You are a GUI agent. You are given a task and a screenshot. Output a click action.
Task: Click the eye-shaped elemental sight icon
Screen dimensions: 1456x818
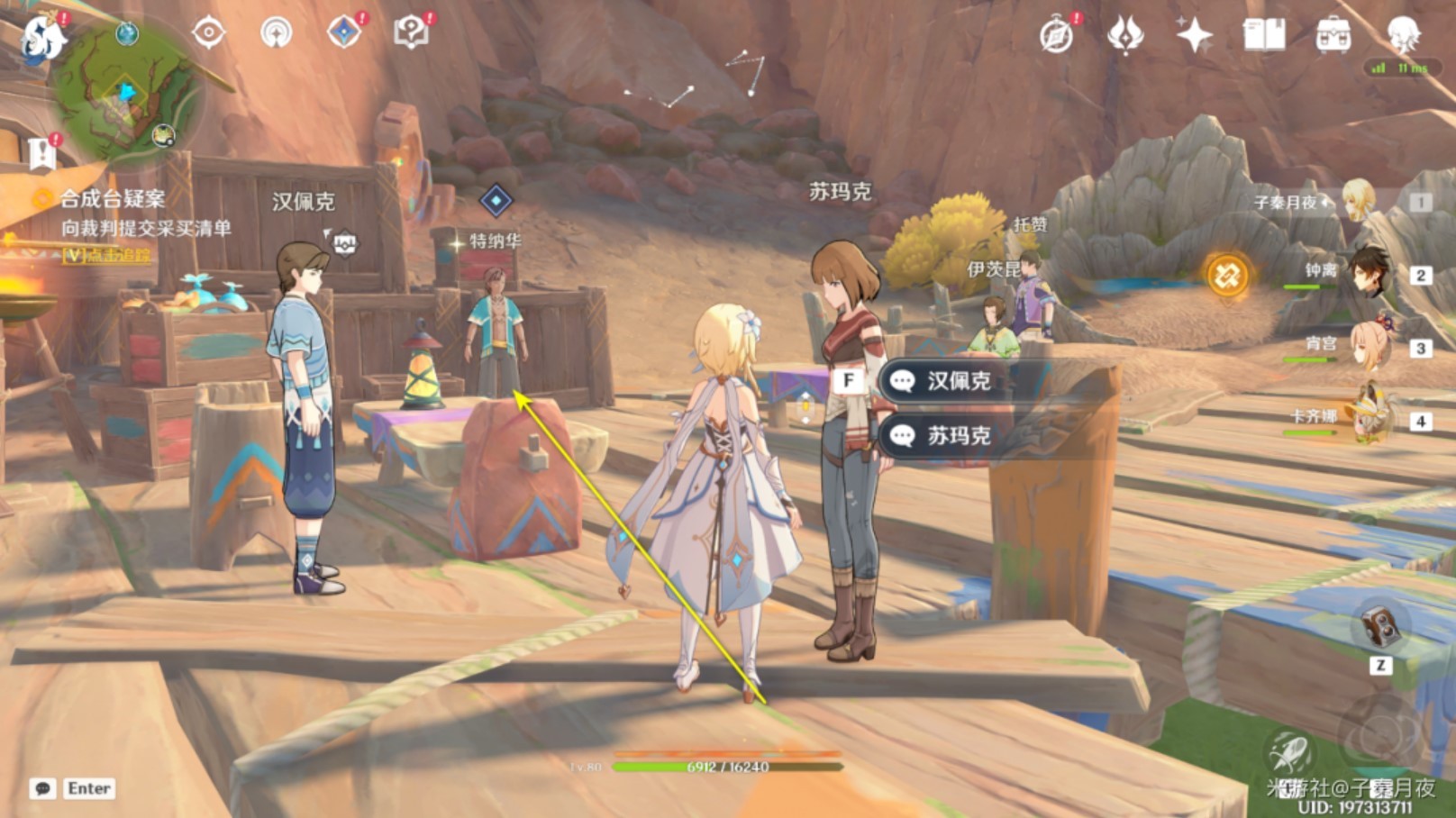(x=208, y=33)
